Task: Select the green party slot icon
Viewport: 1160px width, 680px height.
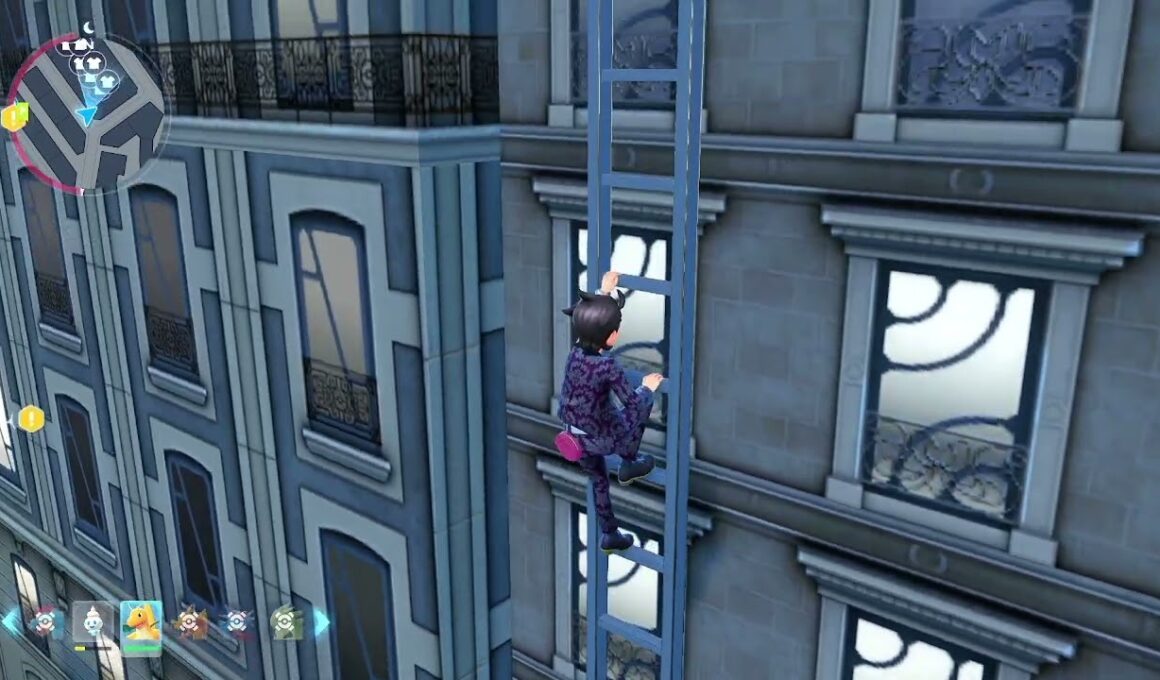Action: [284, 622]
